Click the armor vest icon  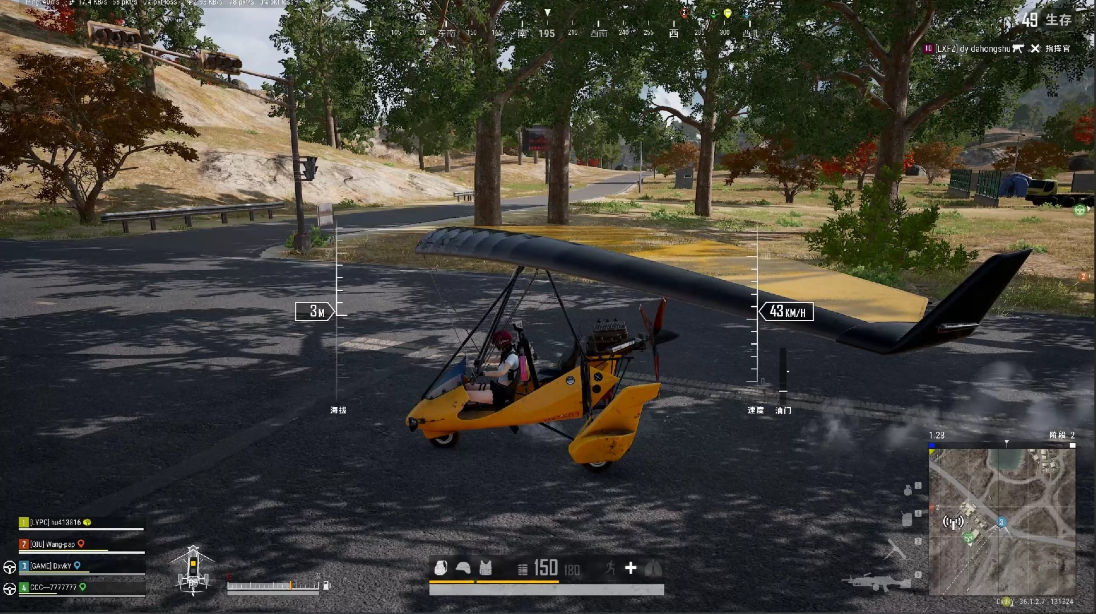click(486, 568)
